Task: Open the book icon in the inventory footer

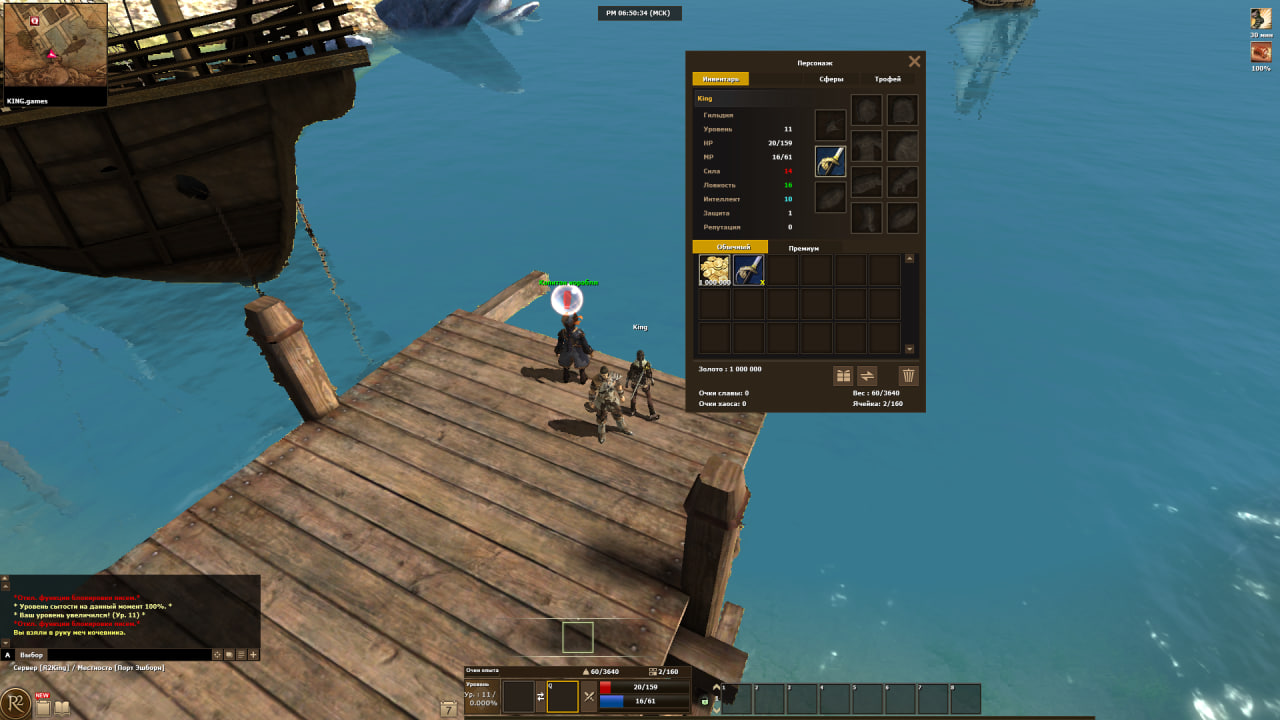Action: point(843,376)
